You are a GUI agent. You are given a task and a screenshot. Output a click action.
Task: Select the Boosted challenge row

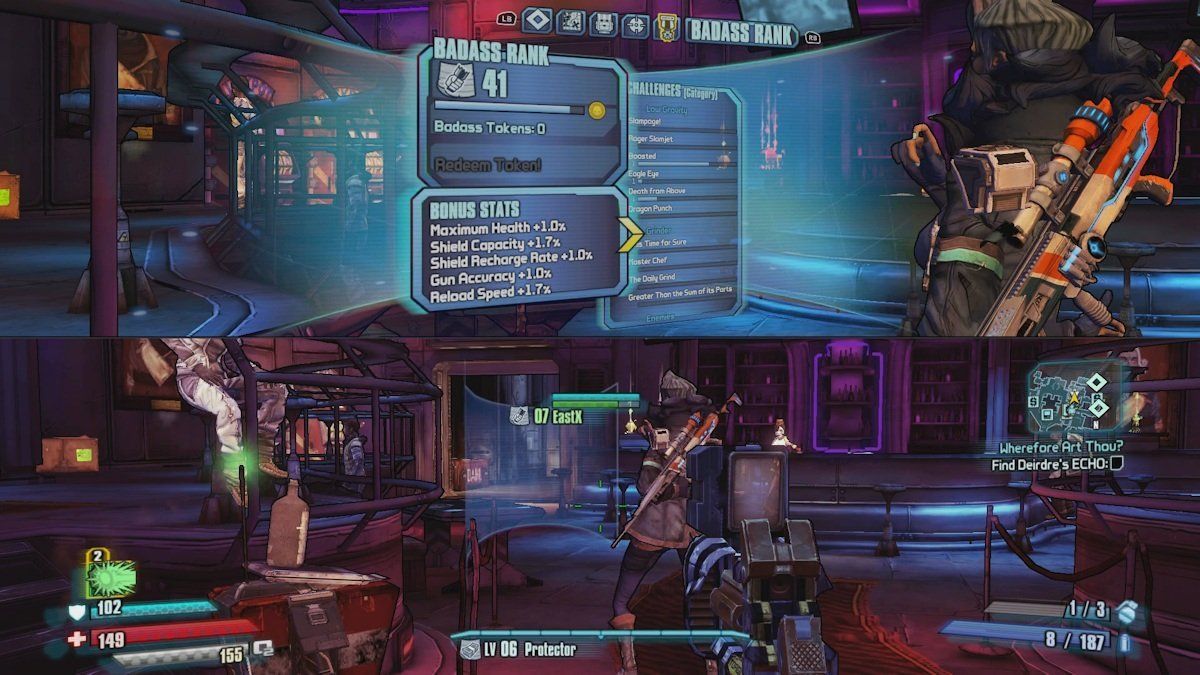point(643,158)
